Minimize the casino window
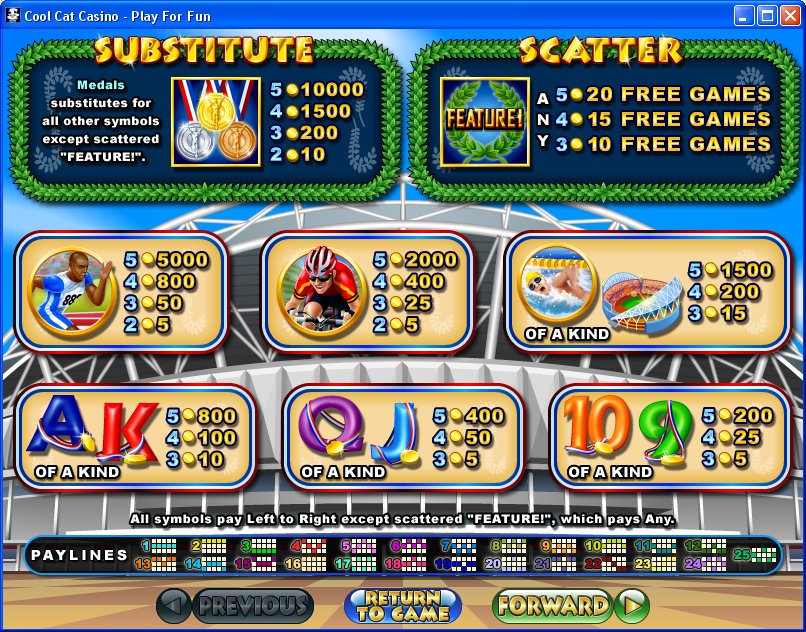This screenshot has height=632, width=806. pyautogui.click(x=744, y=15)
